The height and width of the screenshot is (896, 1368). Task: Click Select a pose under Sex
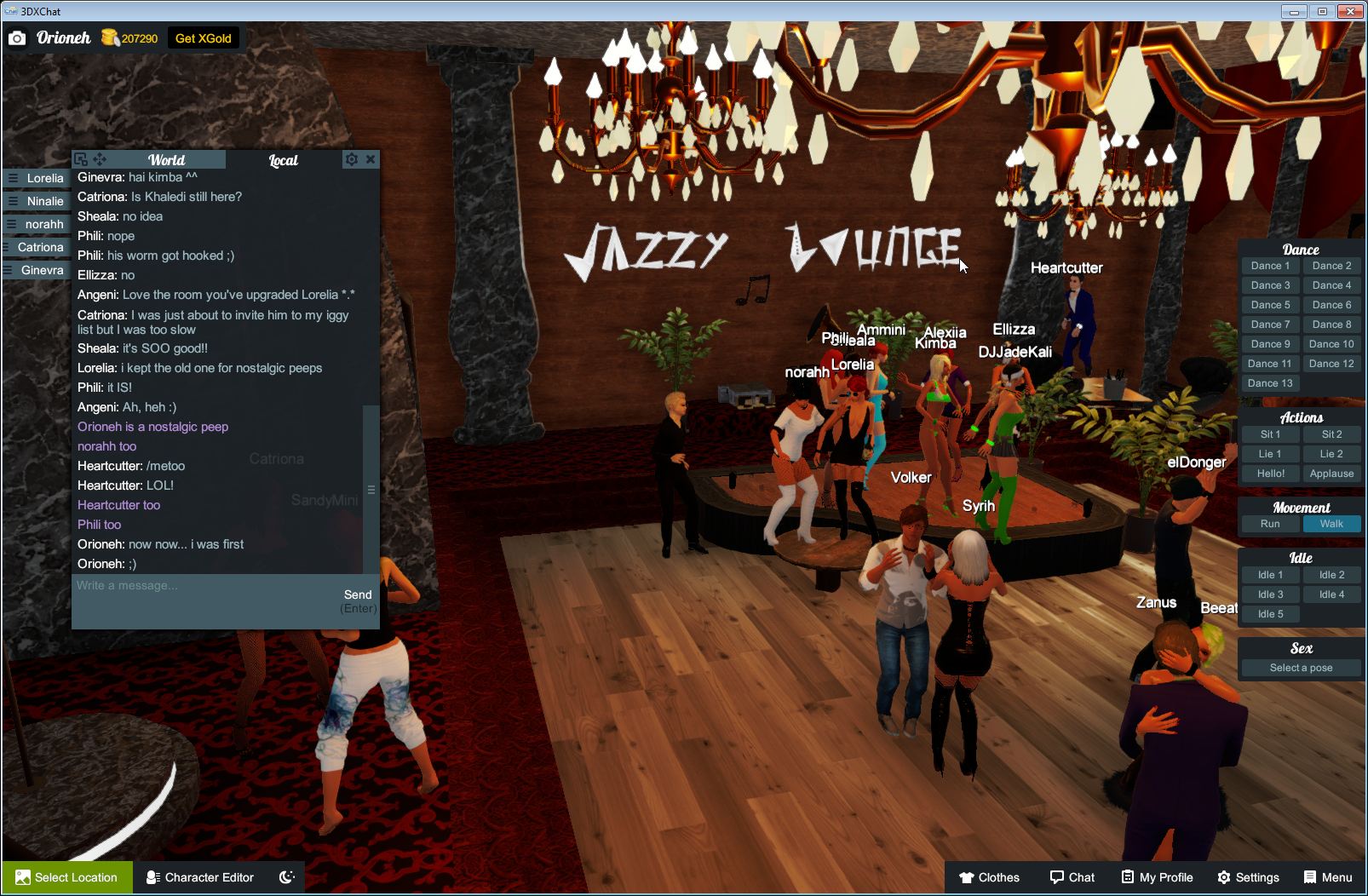(x=1301, y=668)
